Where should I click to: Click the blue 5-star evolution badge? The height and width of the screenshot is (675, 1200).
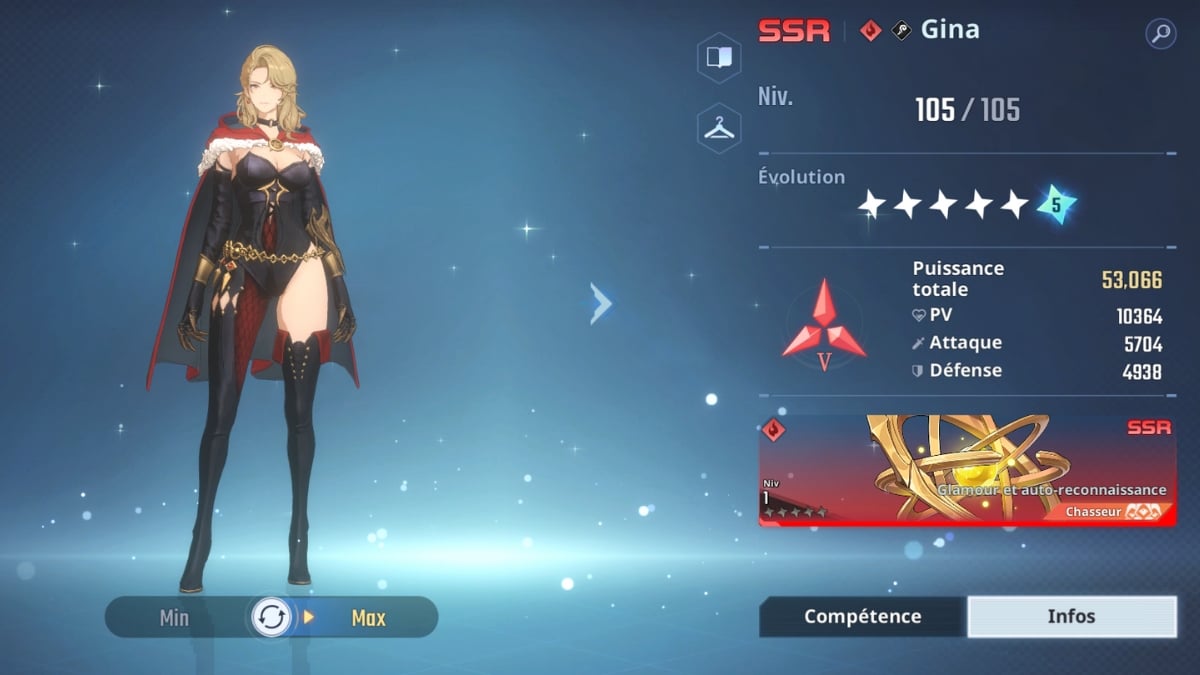pyautogui.click(x=1055, y=204)
